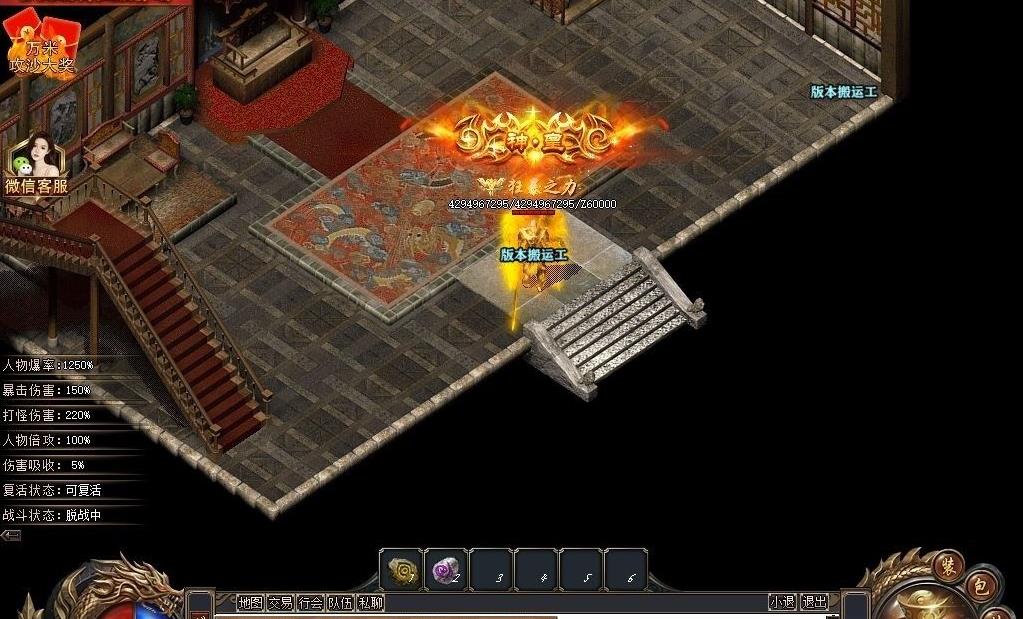Collapse the stats panel with the arrow toggle
The width and height of the screenshot is (1023, 619).
tap(11, 535)
